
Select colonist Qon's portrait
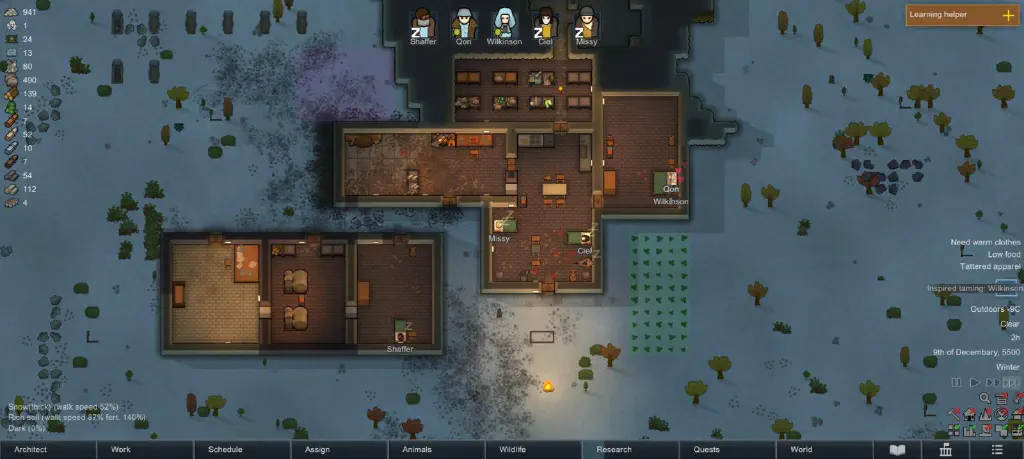[463, 23]
